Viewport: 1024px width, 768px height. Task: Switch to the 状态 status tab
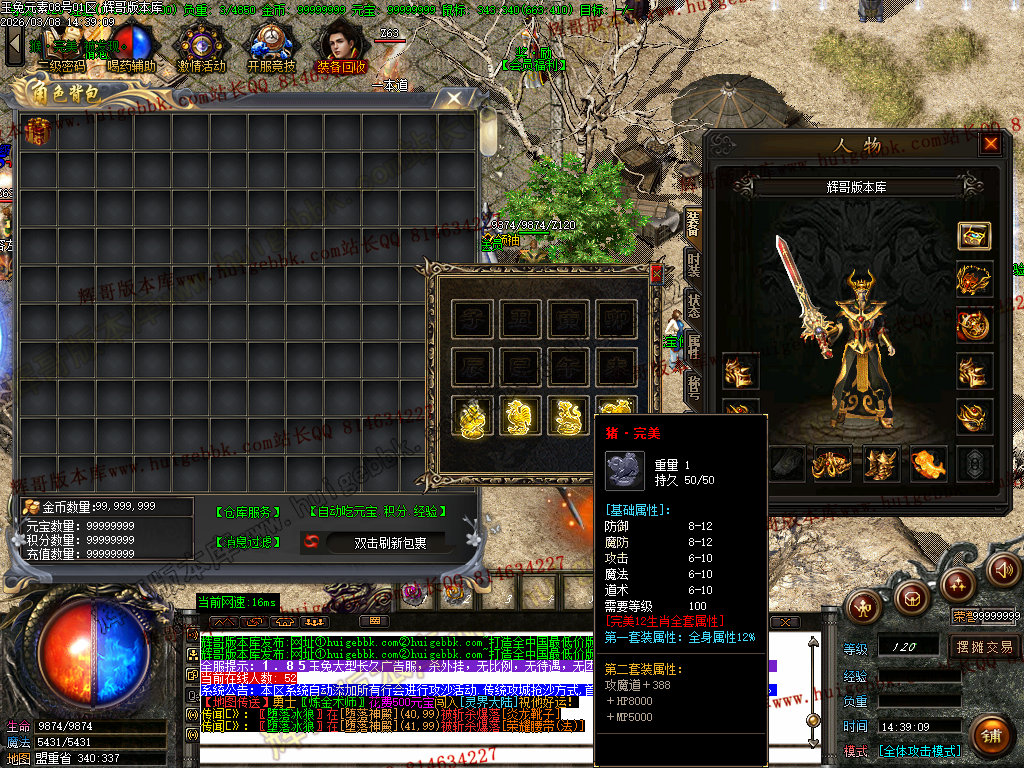(x=694, y=304)
